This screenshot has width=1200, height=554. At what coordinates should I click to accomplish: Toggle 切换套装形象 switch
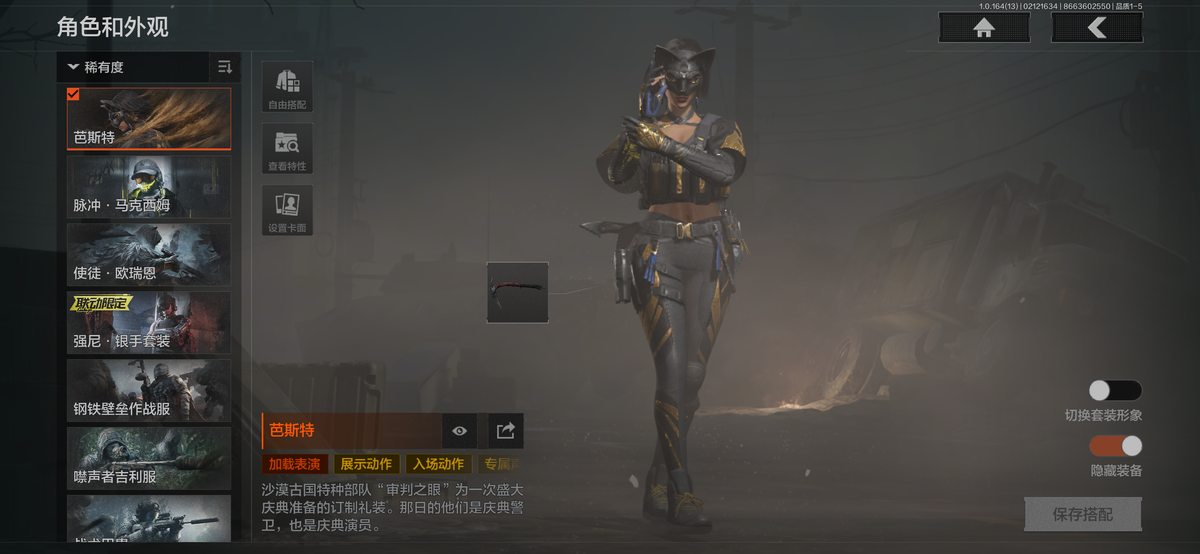pyautogui.click(x=1115, y=391)
